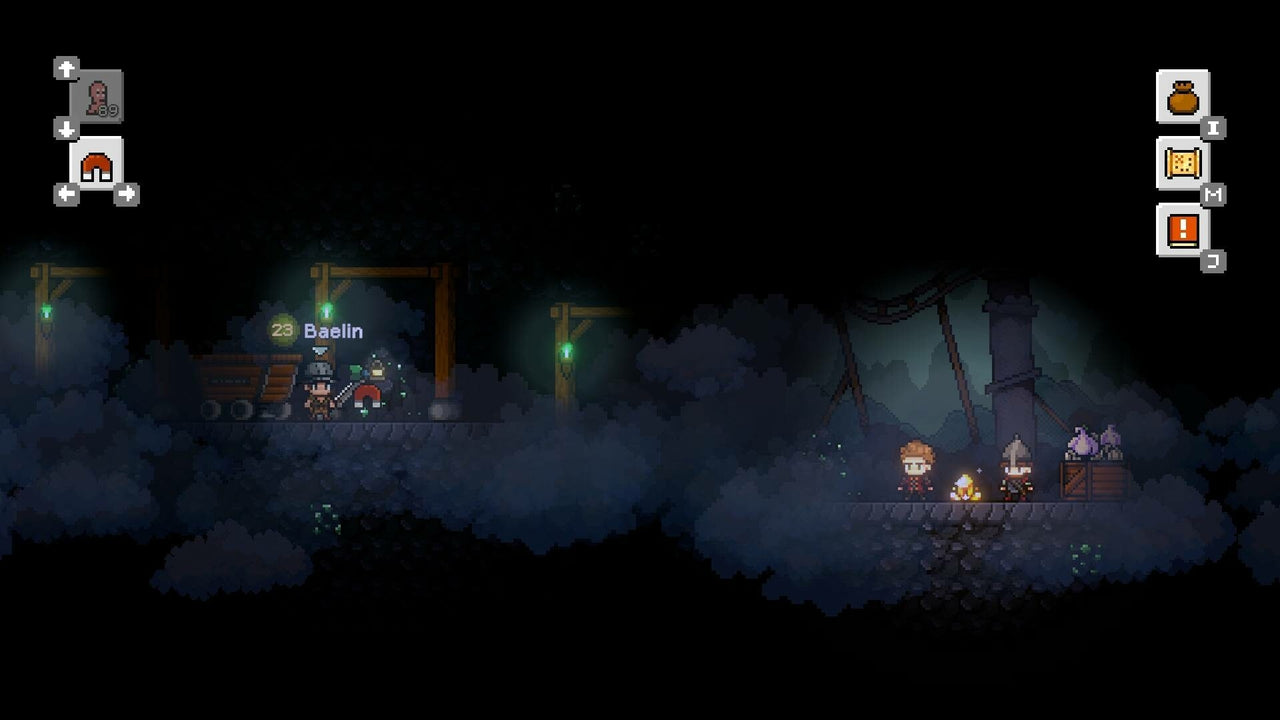The height and width of the screenshot is (720, 1280).
Task: Click the exclamation book icon above the J label
Action: coord(1183,228)
